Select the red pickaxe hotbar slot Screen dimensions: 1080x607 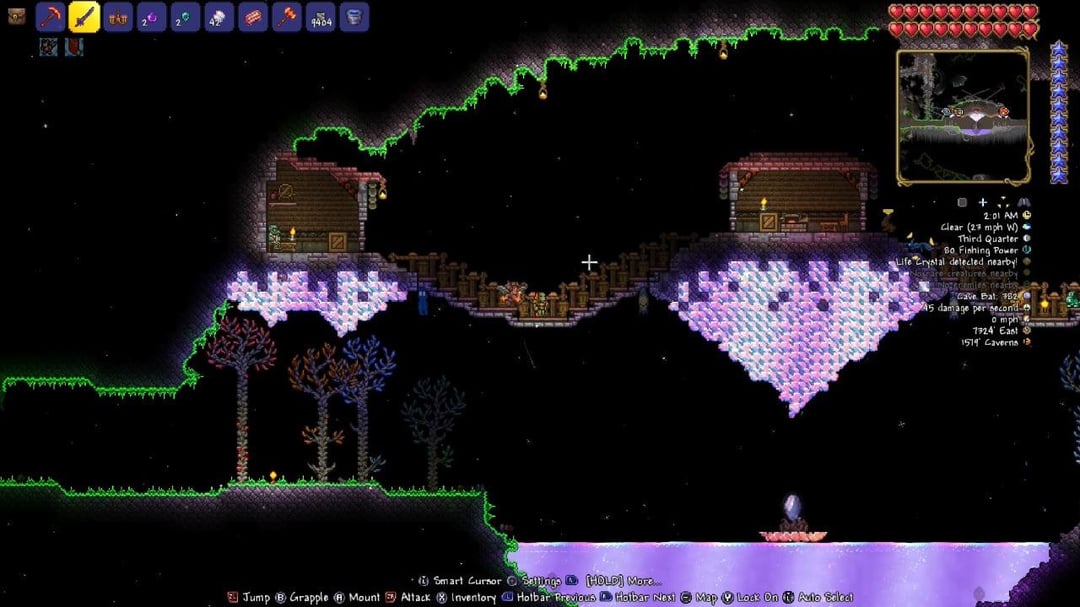[51, 17]
